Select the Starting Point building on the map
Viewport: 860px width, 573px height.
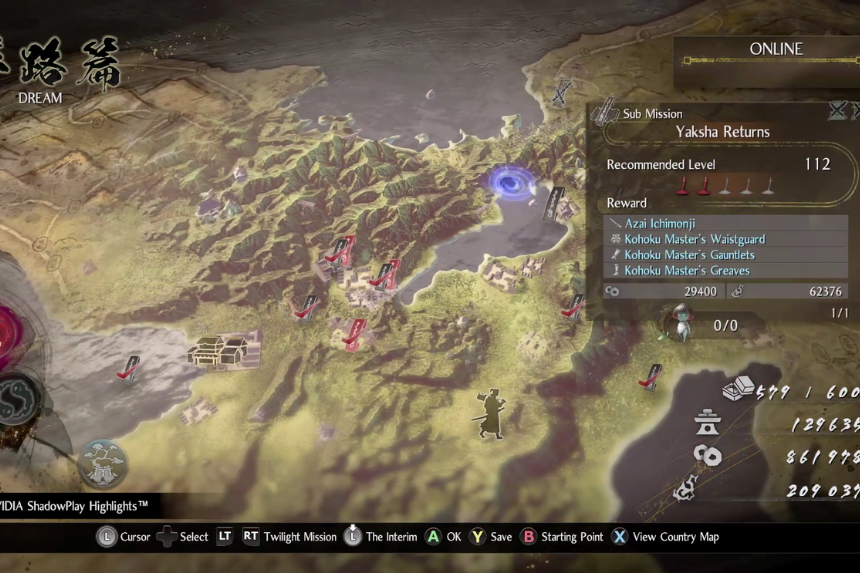[x=218, y=350]
